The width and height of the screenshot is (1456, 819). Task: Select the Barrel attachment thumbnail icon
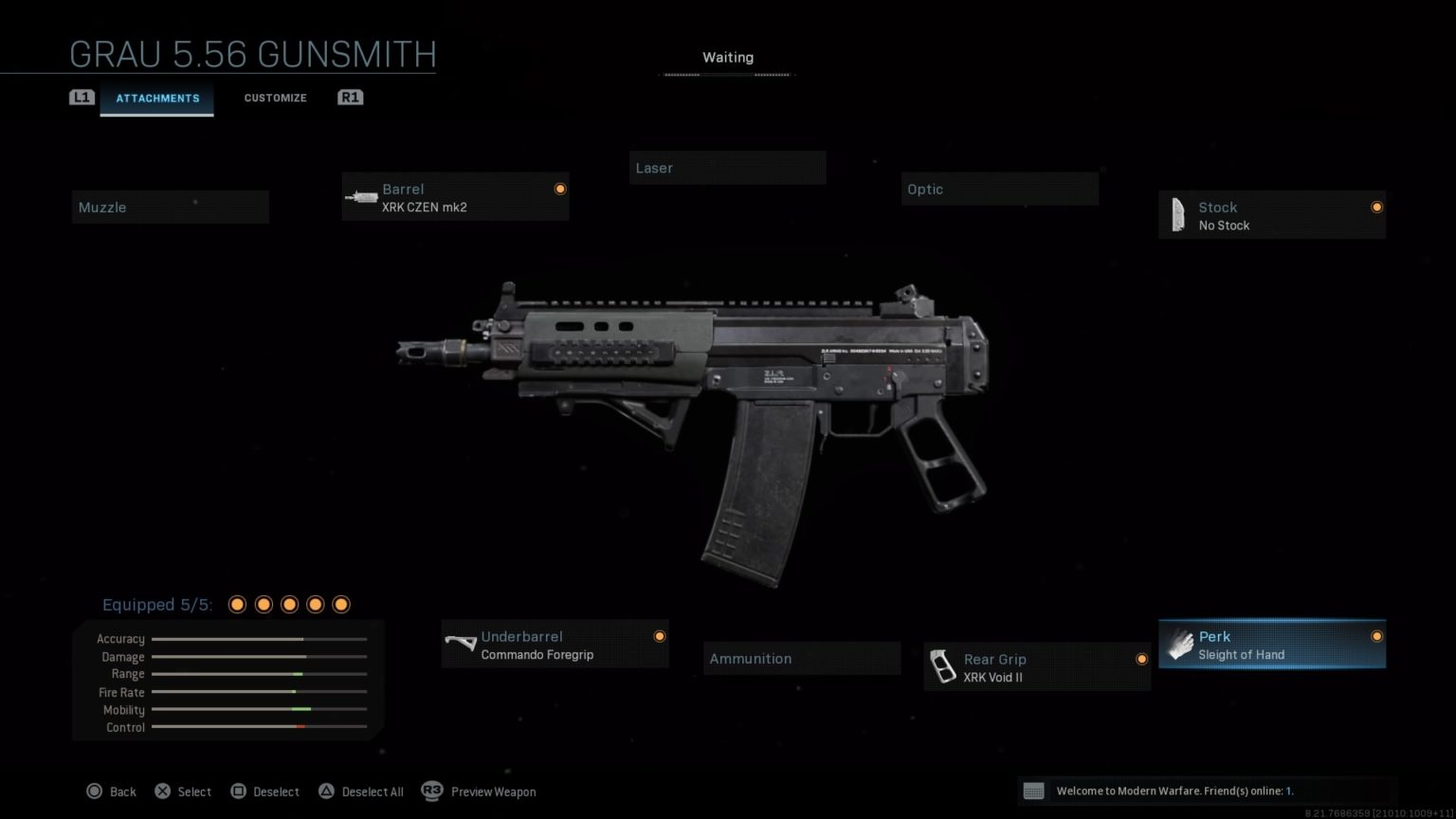coord(363,196)
